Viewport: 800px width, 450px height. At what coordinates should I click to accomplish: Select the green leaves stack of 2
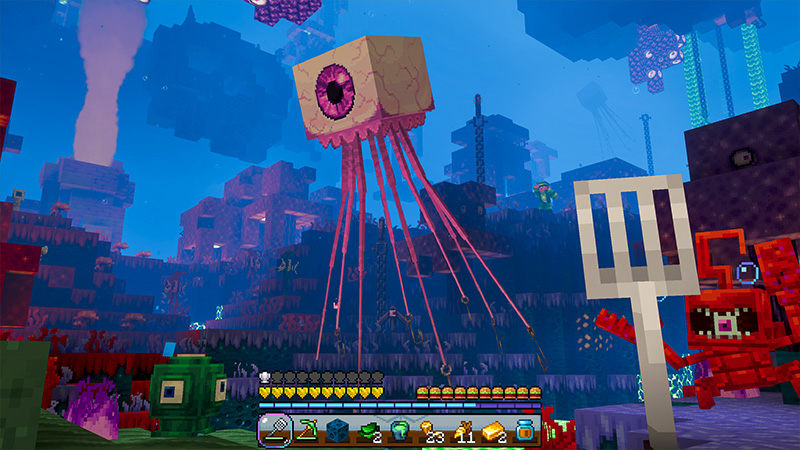[368, 431]
